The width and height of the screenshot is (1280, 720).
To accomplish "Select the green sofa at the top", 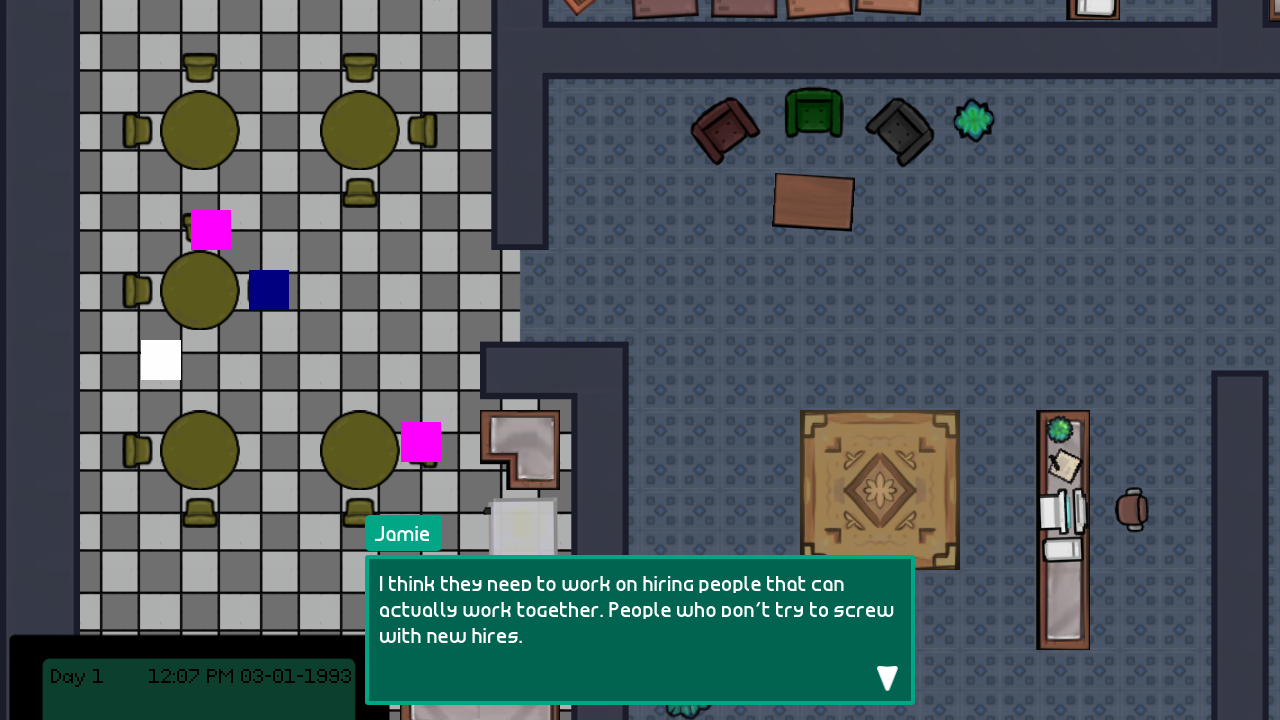I will 812,112.
